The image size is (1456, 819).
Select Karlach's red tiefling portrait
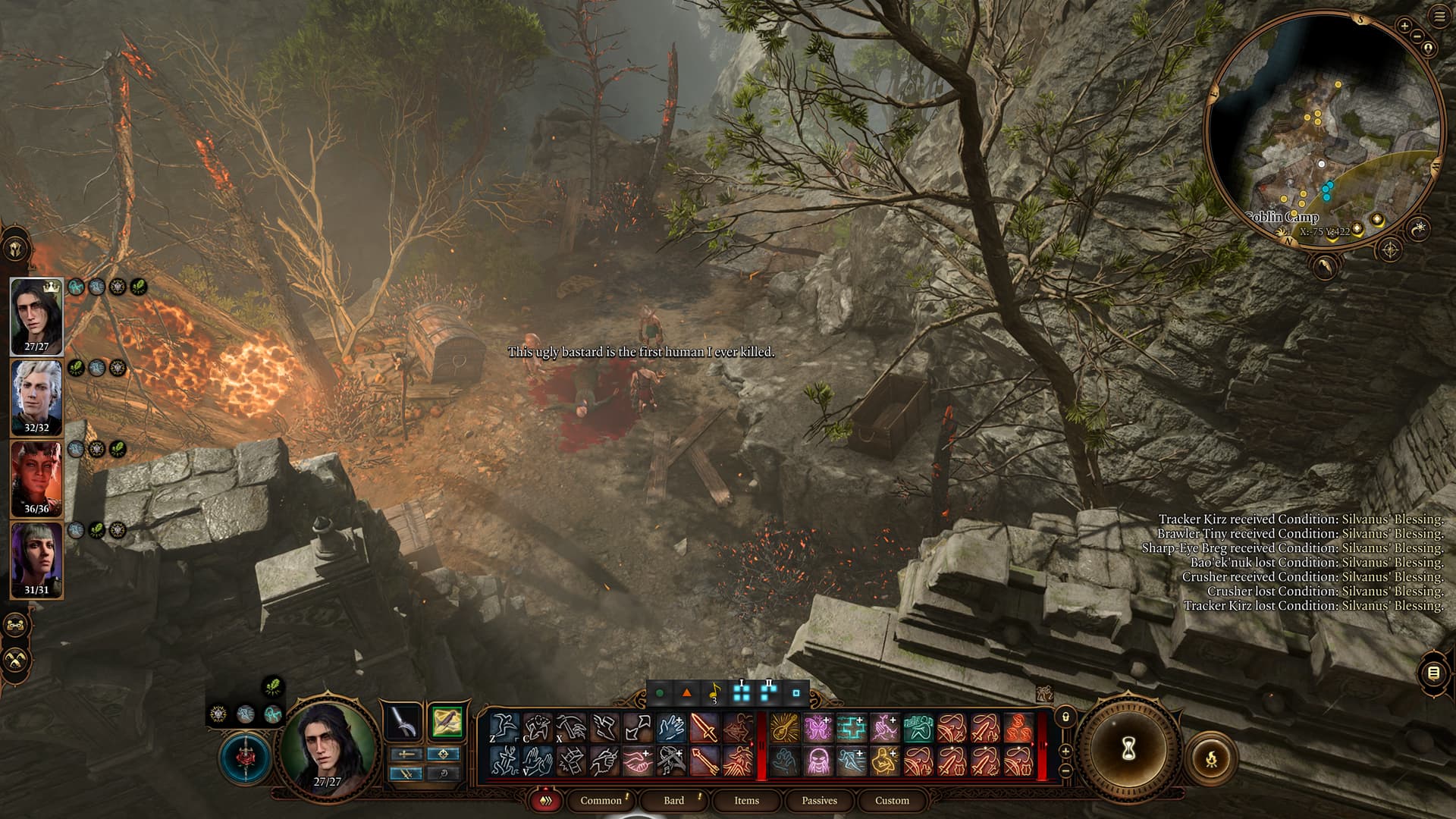(36, 479)
